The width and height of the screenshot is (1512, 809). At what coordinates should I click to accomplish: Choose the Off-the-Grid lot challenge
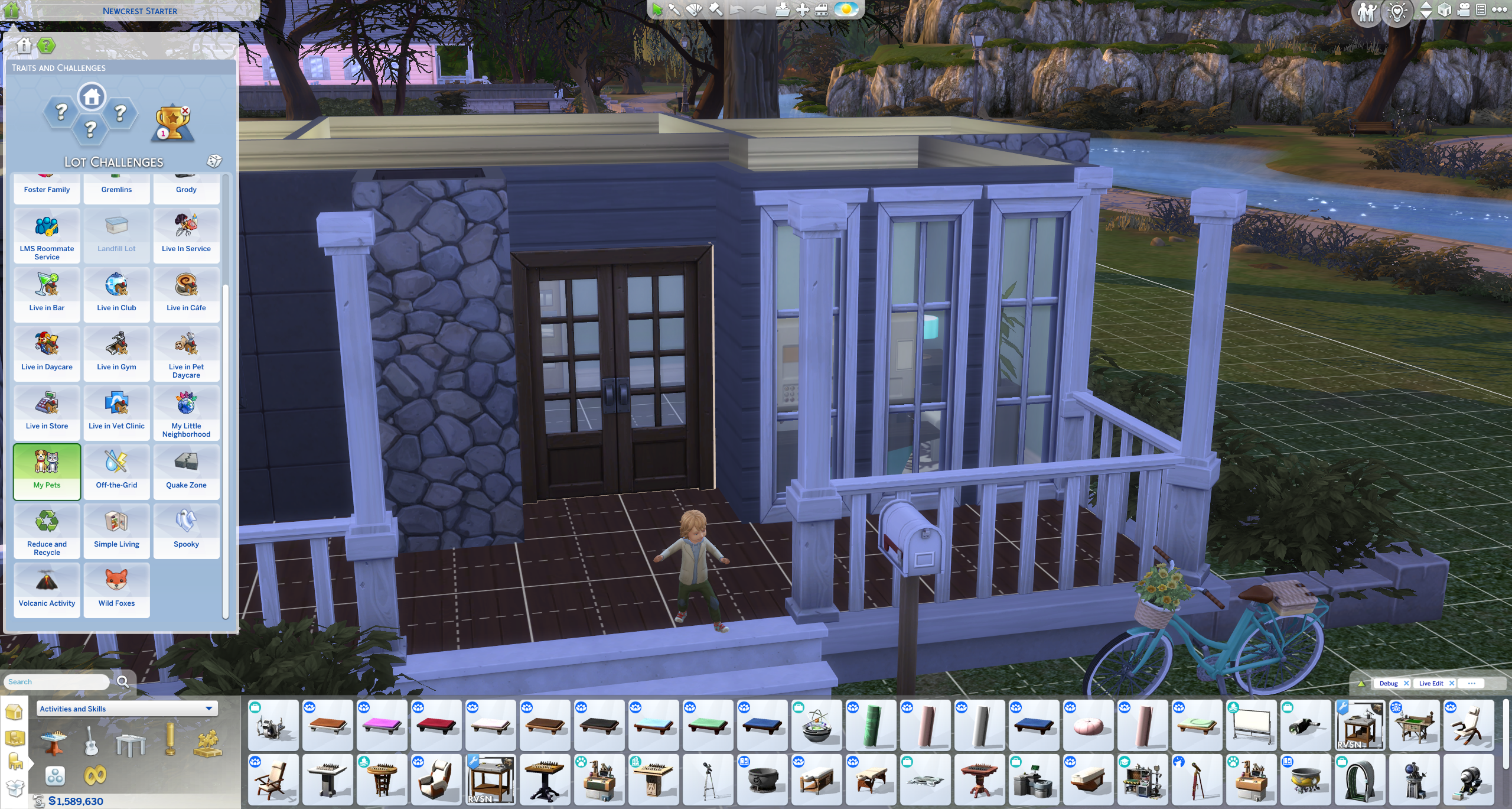click(116, 472)
